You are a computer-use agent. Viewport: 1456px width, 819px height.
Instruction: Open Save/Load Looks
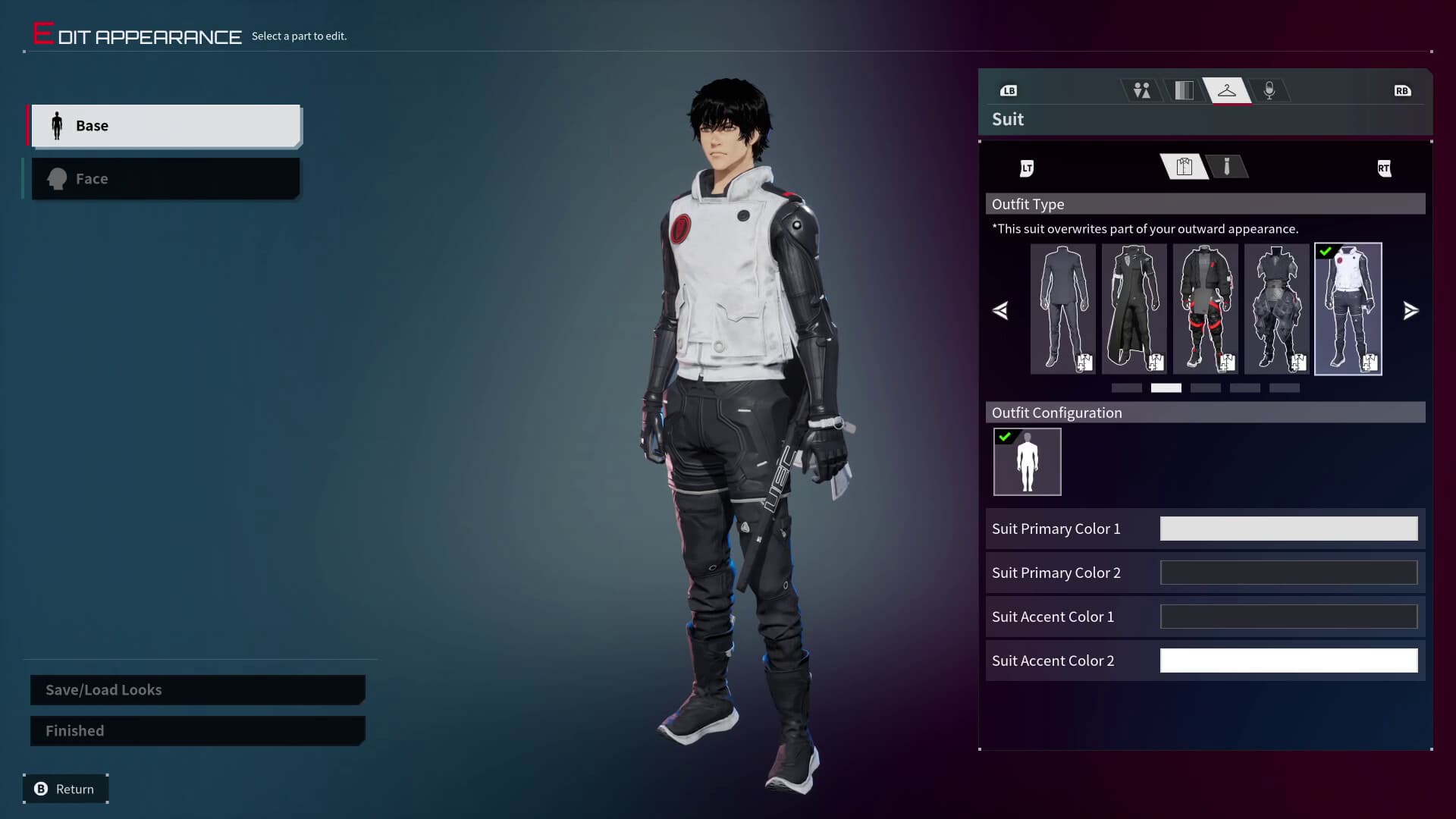[196, 689]
